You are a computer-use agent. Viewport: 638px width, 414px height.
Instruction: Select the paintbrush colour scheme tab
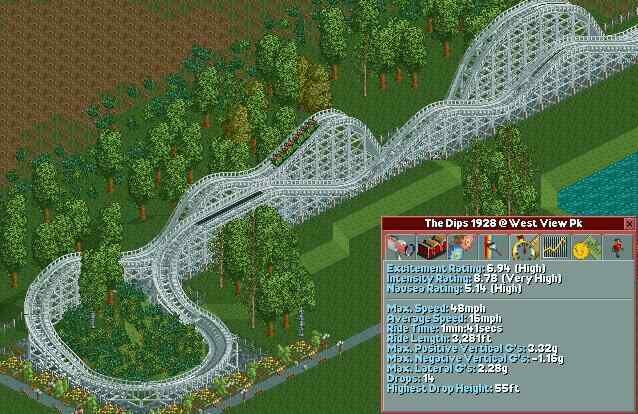pos(491,246)
